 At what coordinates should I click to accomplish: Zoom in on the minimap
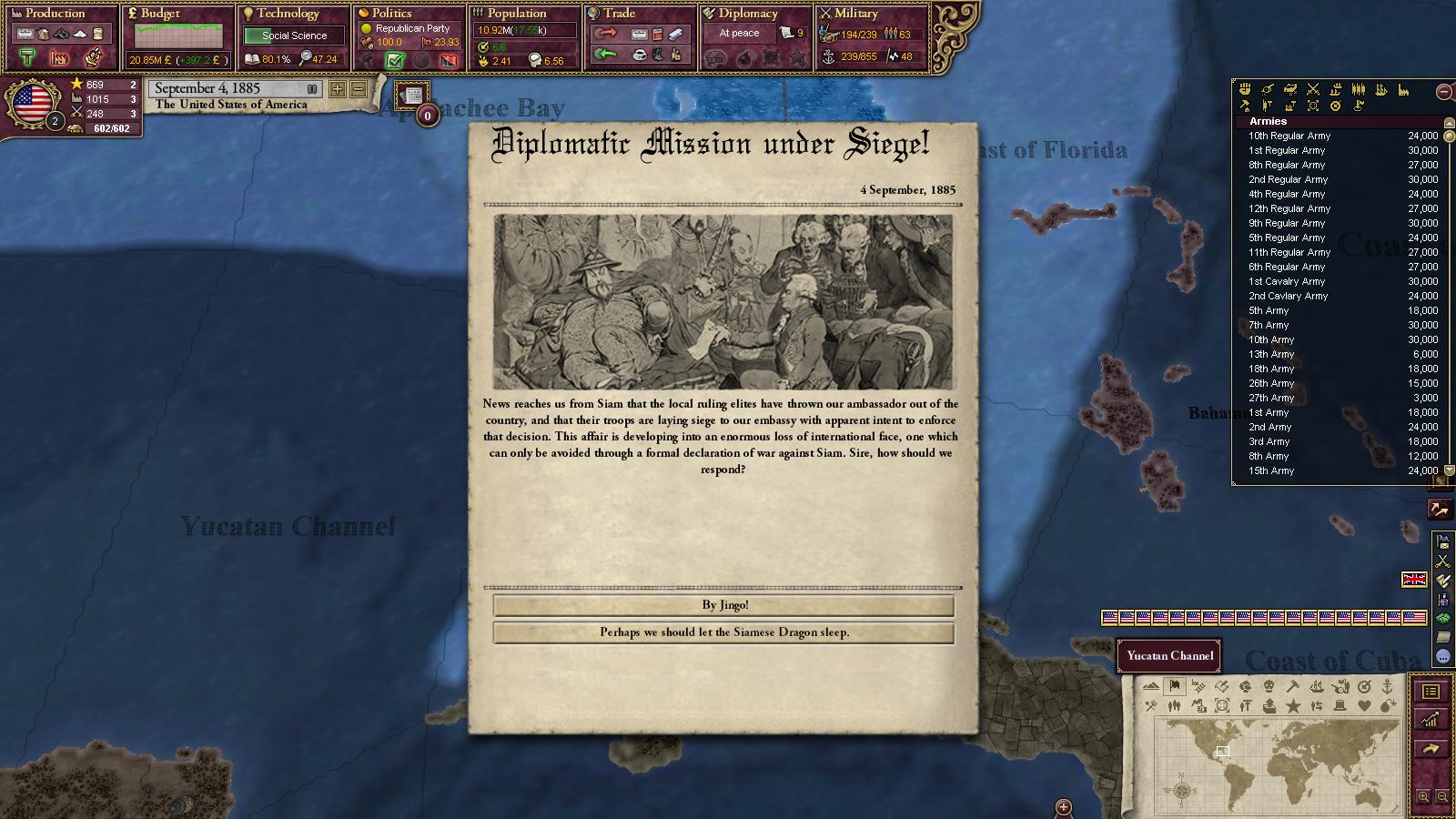[1423, 796]
